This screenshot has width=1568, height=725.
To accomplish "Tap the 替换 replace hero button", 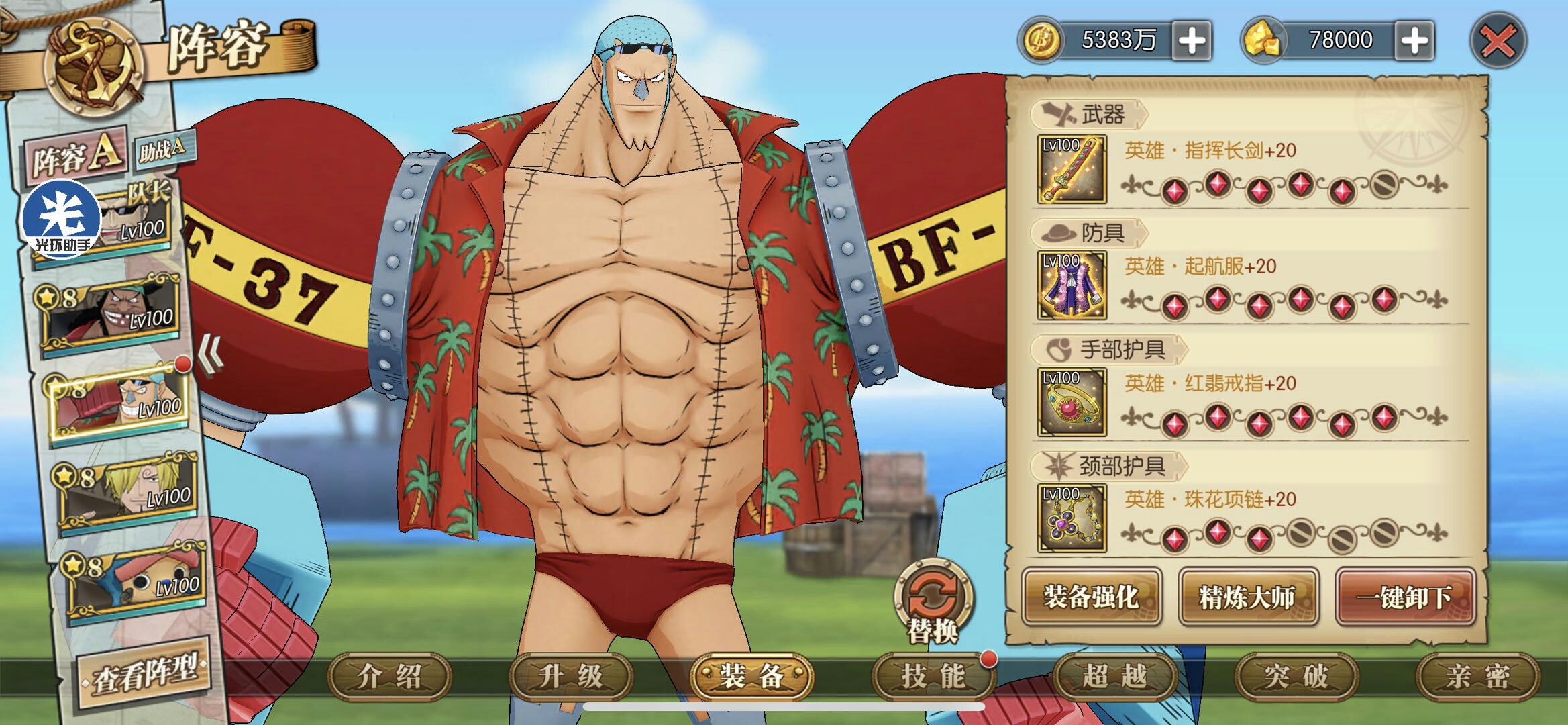I will pyautogui.click(x=933, y=601).
